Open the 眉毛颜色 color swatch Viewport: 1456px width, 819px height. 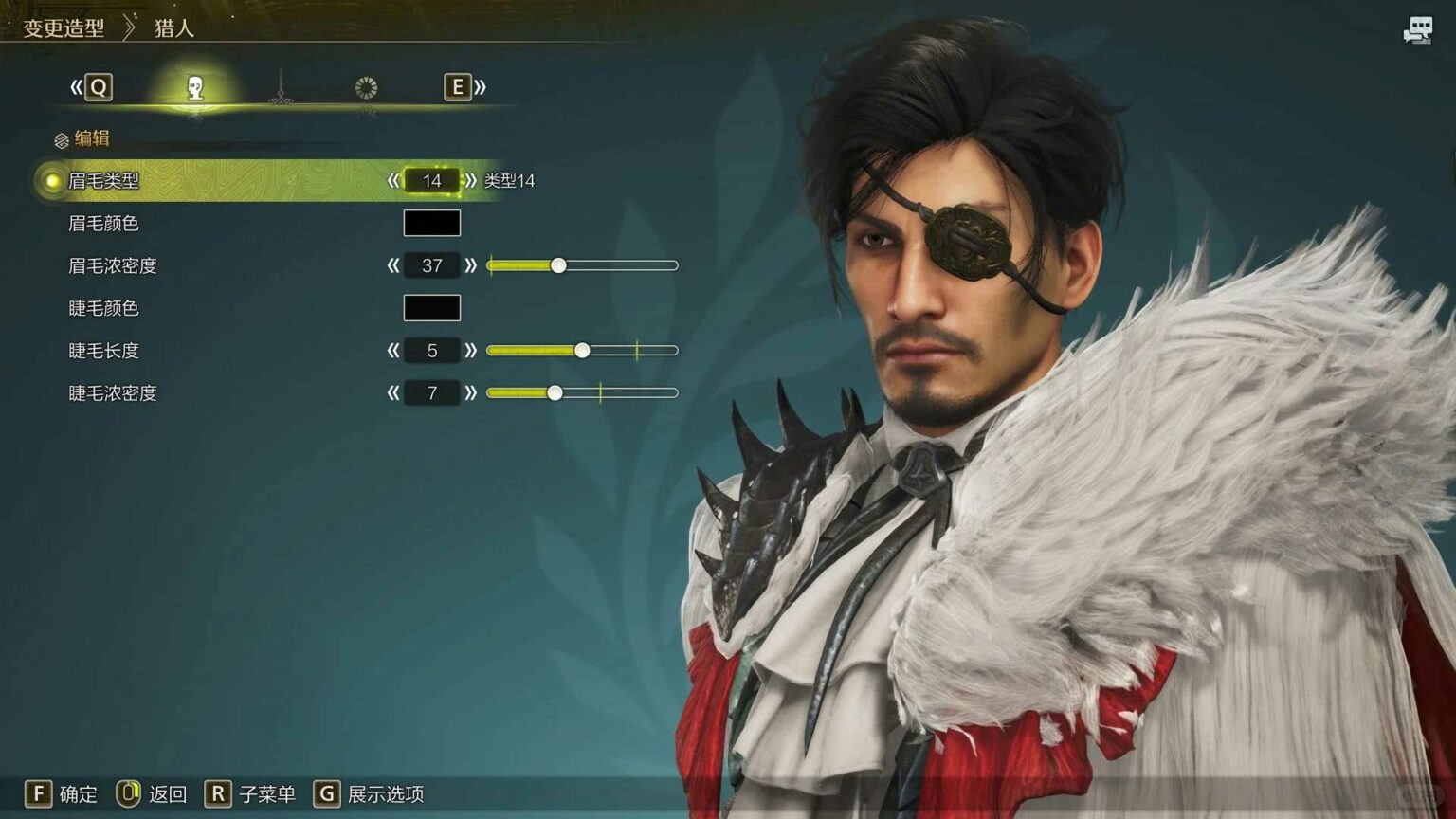click(x=432, y=223)
